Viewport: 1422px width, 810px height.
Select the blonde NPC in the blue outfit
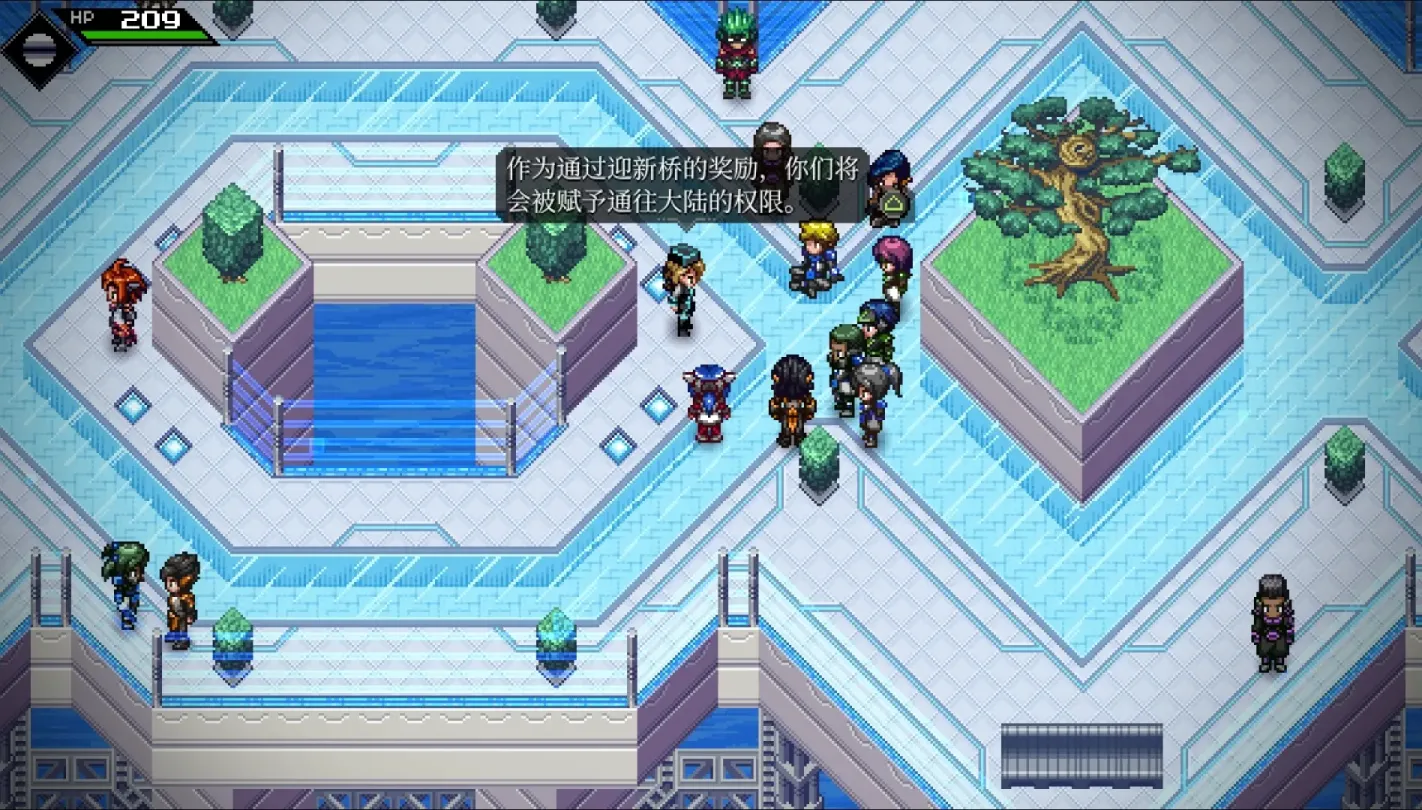[816, 260]
